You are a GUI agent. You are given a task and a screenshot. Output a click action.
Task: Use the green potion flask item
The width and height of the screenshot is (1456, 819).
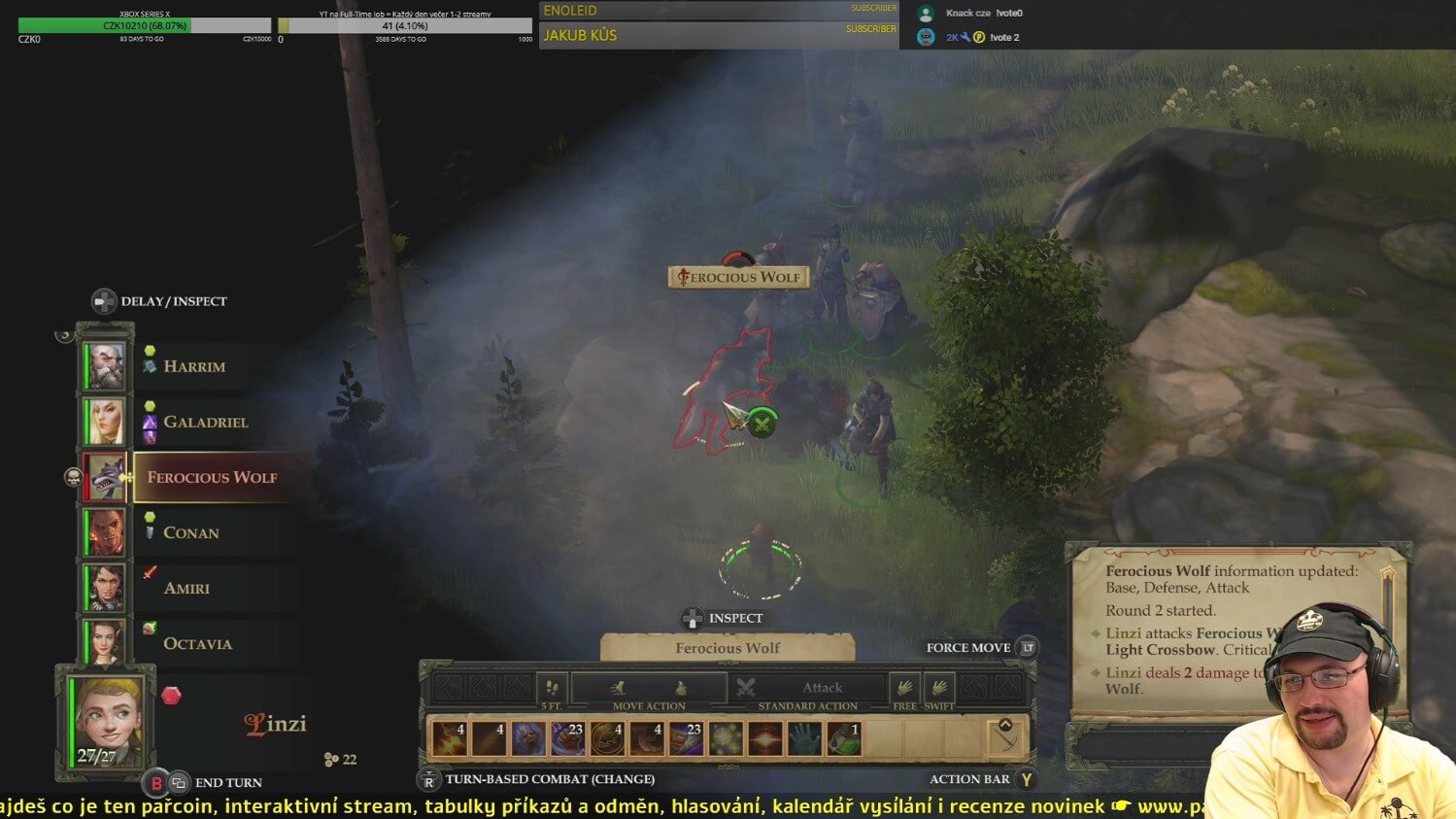[x=844, y=739]
